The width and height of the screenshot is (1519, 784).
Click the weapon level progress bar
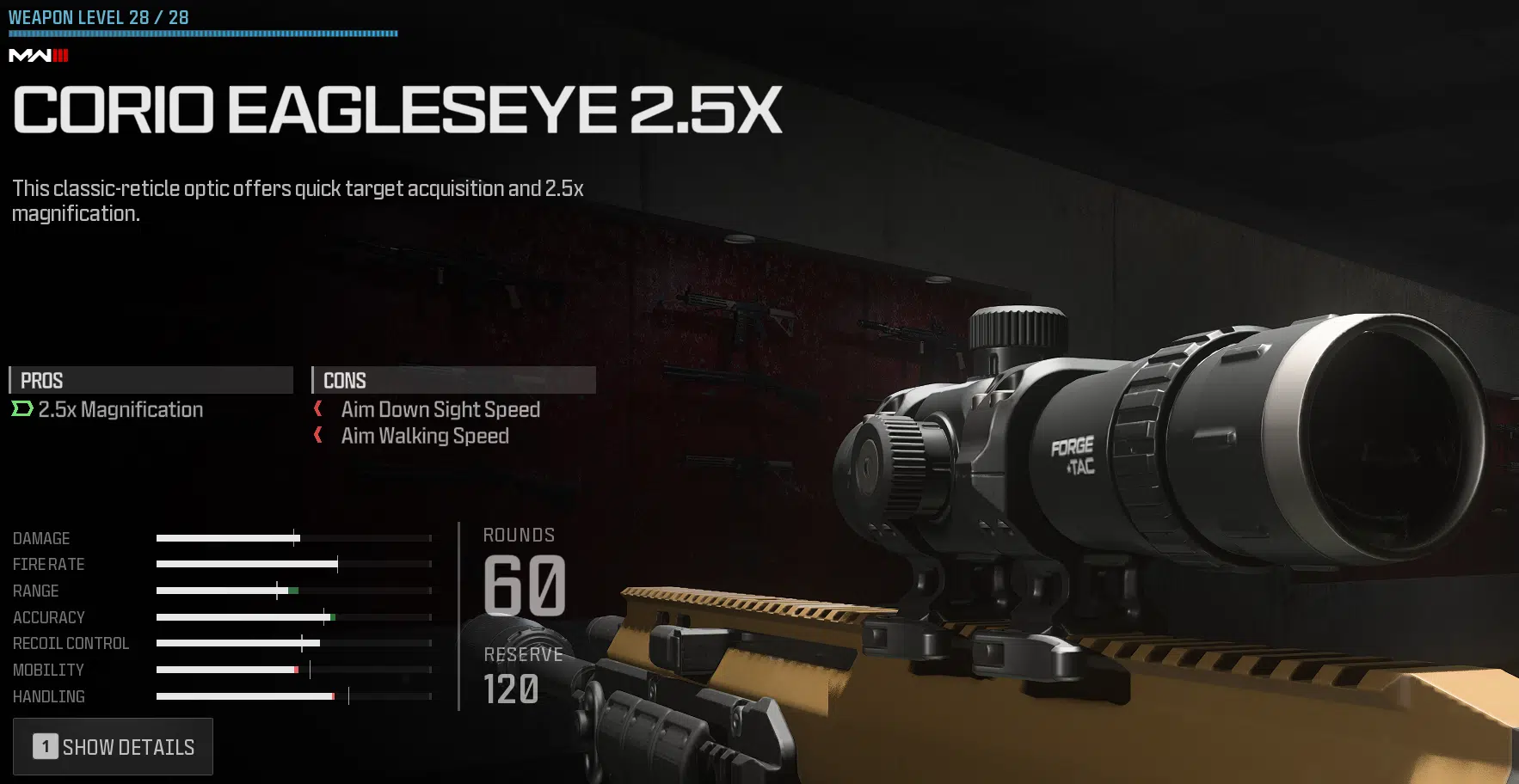tap(203, 34)
